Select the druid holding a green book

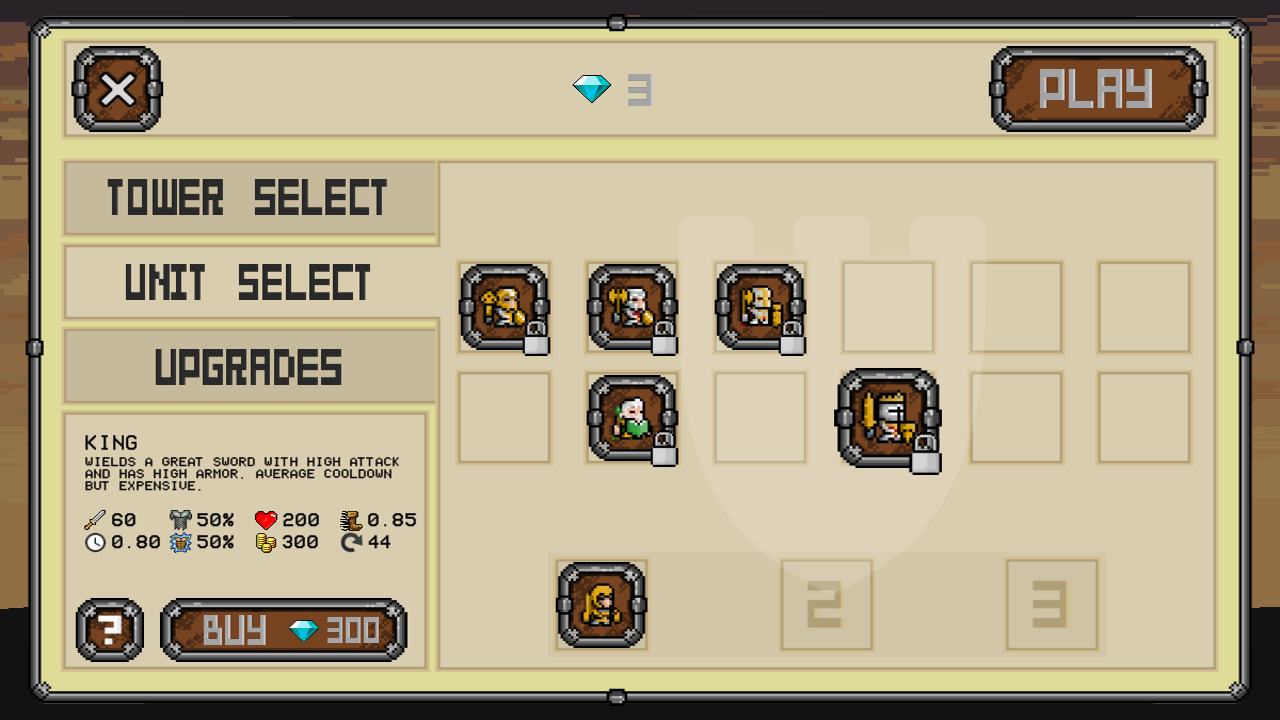(632, 418)
